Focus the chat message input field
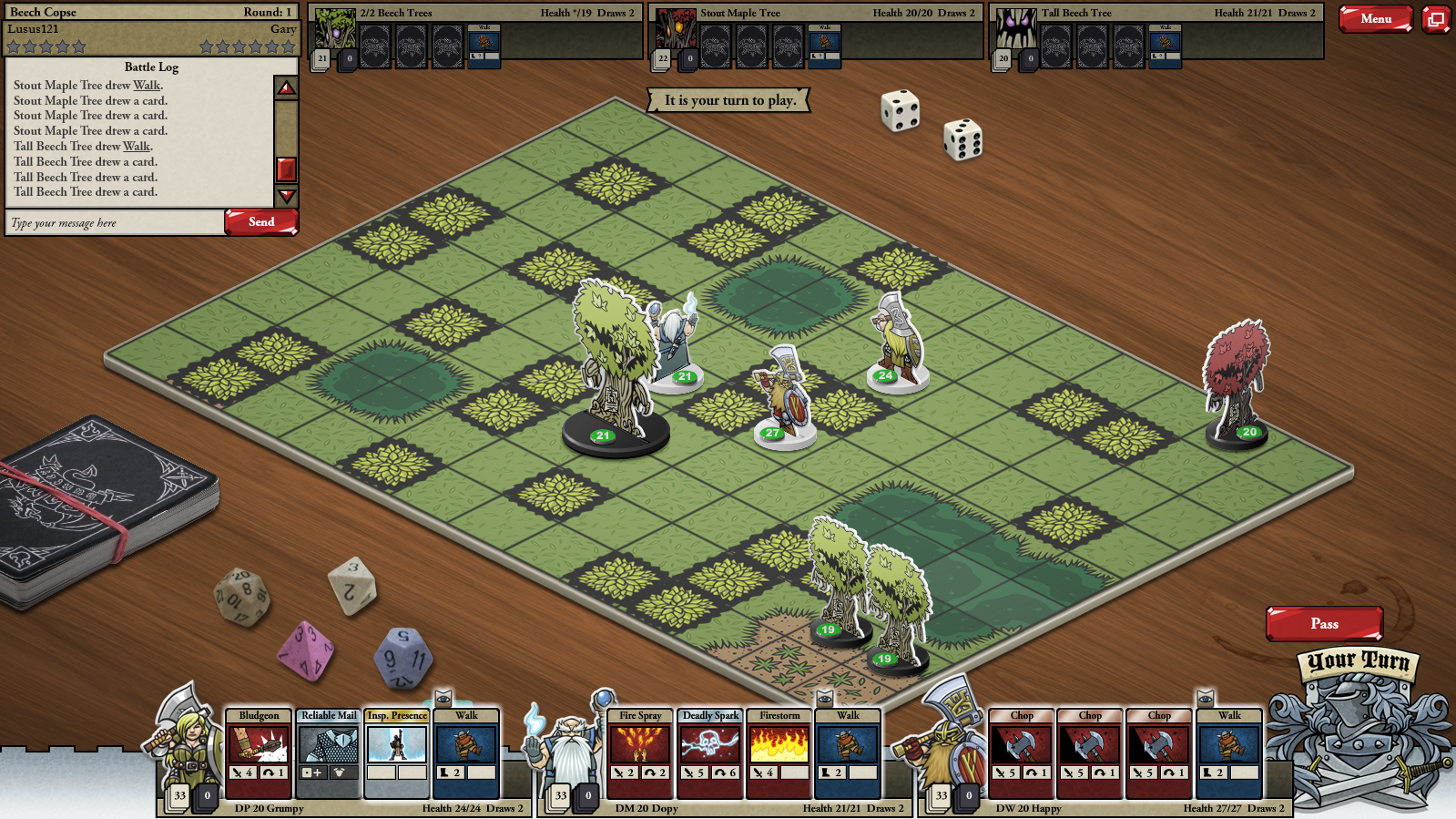1456x819 pixels. (115, 223)
